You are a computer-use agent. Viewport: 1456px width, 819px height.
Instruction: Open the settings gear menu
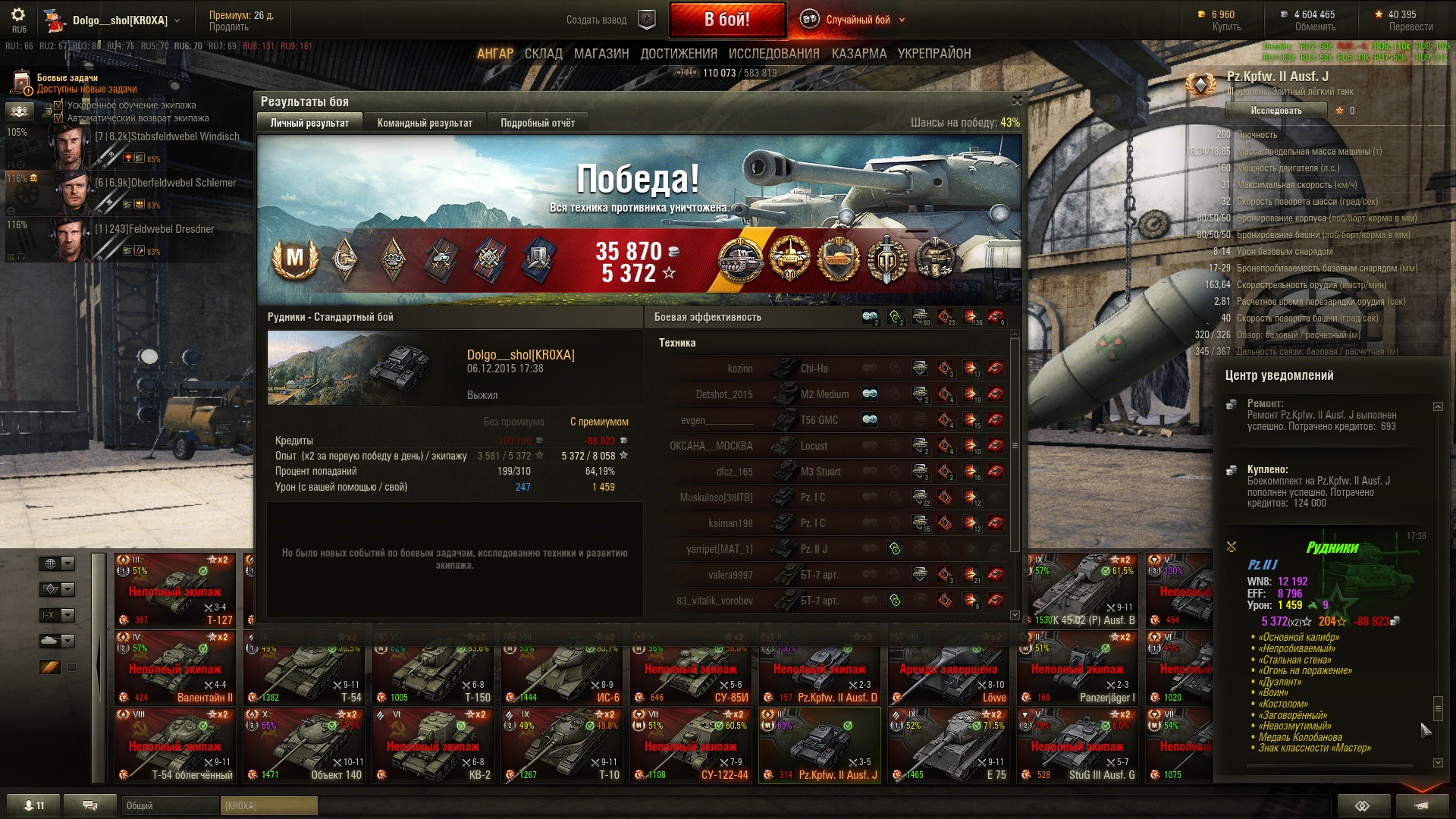coord(18,15)
